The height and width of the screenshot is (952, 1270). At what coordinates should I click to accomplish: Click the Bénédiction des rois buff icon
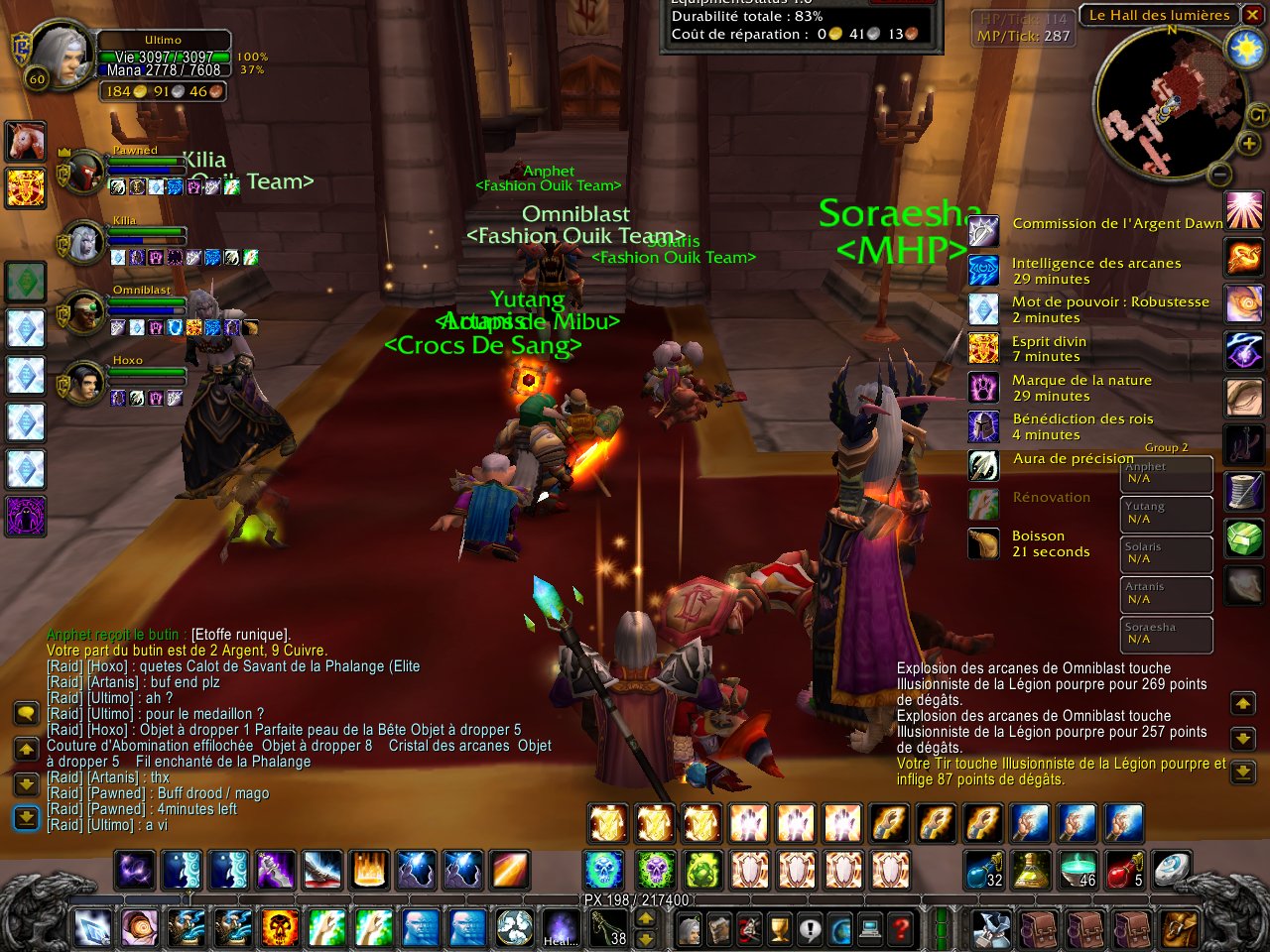[x=983, y=426]
